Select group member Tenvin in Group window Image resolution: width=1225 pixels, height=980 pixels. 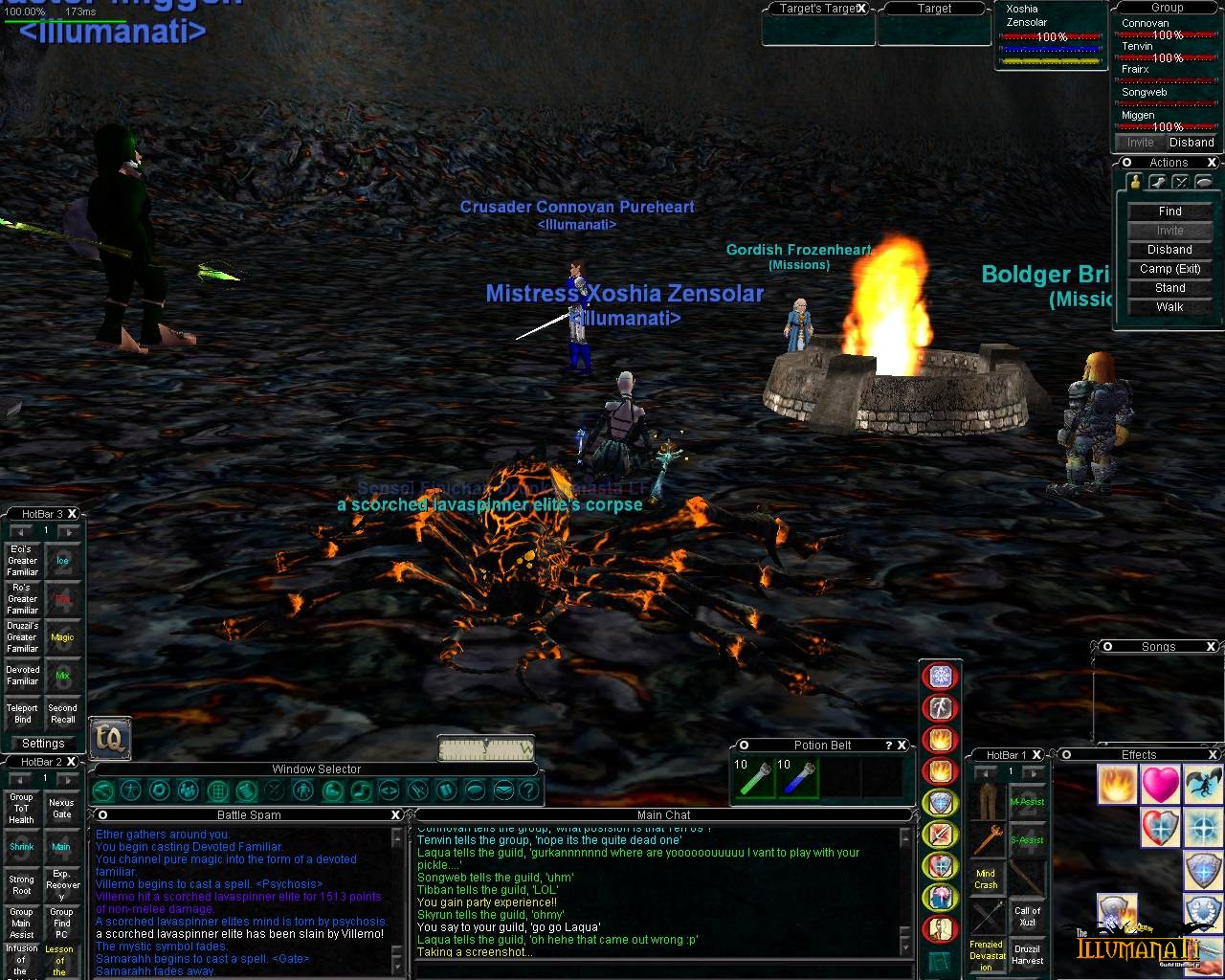point(1138,46)
